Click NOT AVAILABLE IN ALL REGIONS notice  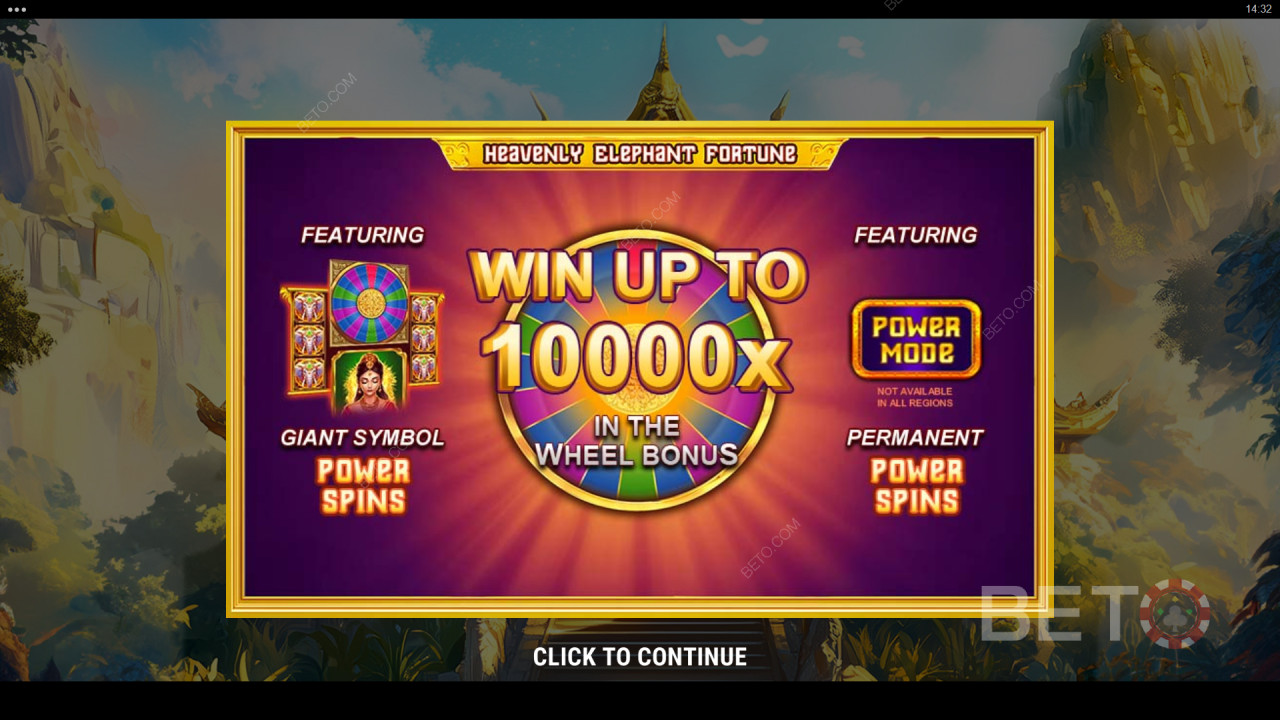pos(913,397)
